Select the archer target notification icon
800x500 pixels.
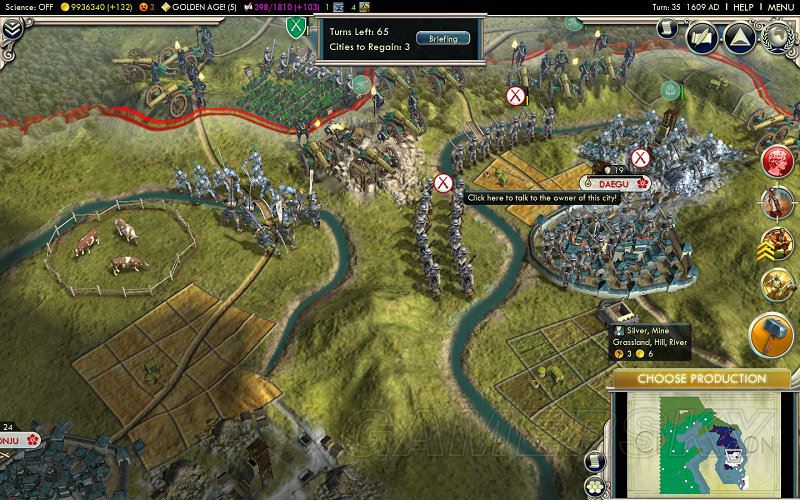[x=776, y=202]
